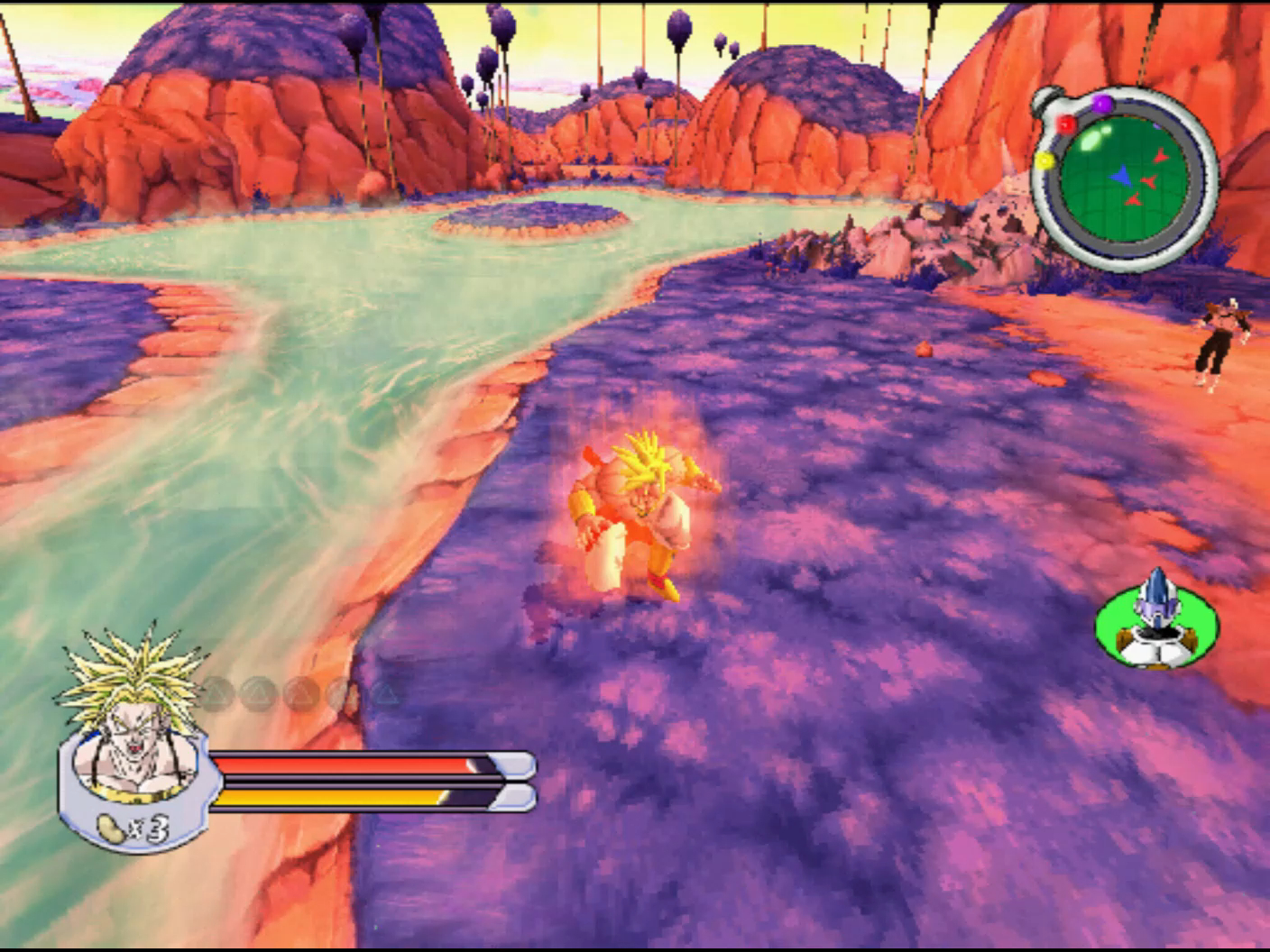Click the senzu bean item counter
1270x952 pixels.
133,827
